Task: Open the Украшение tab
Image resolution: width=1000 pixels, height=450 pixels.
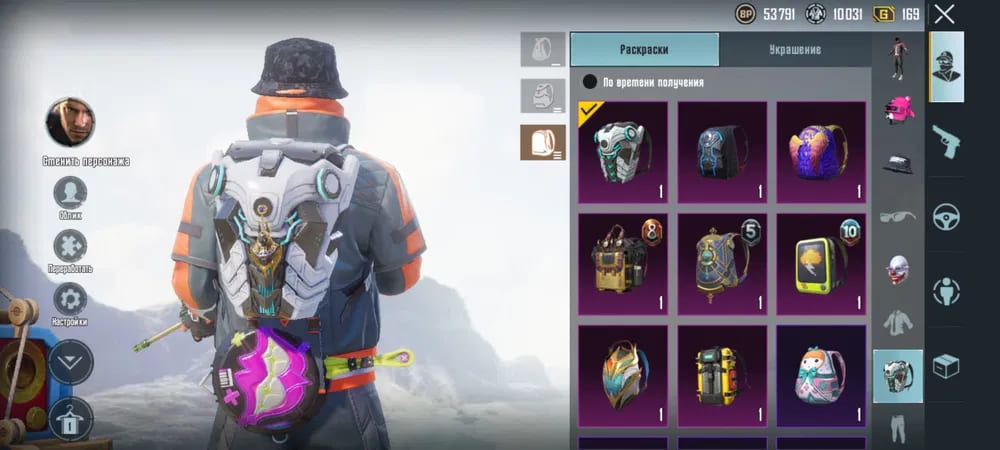Action: point(795,49)
